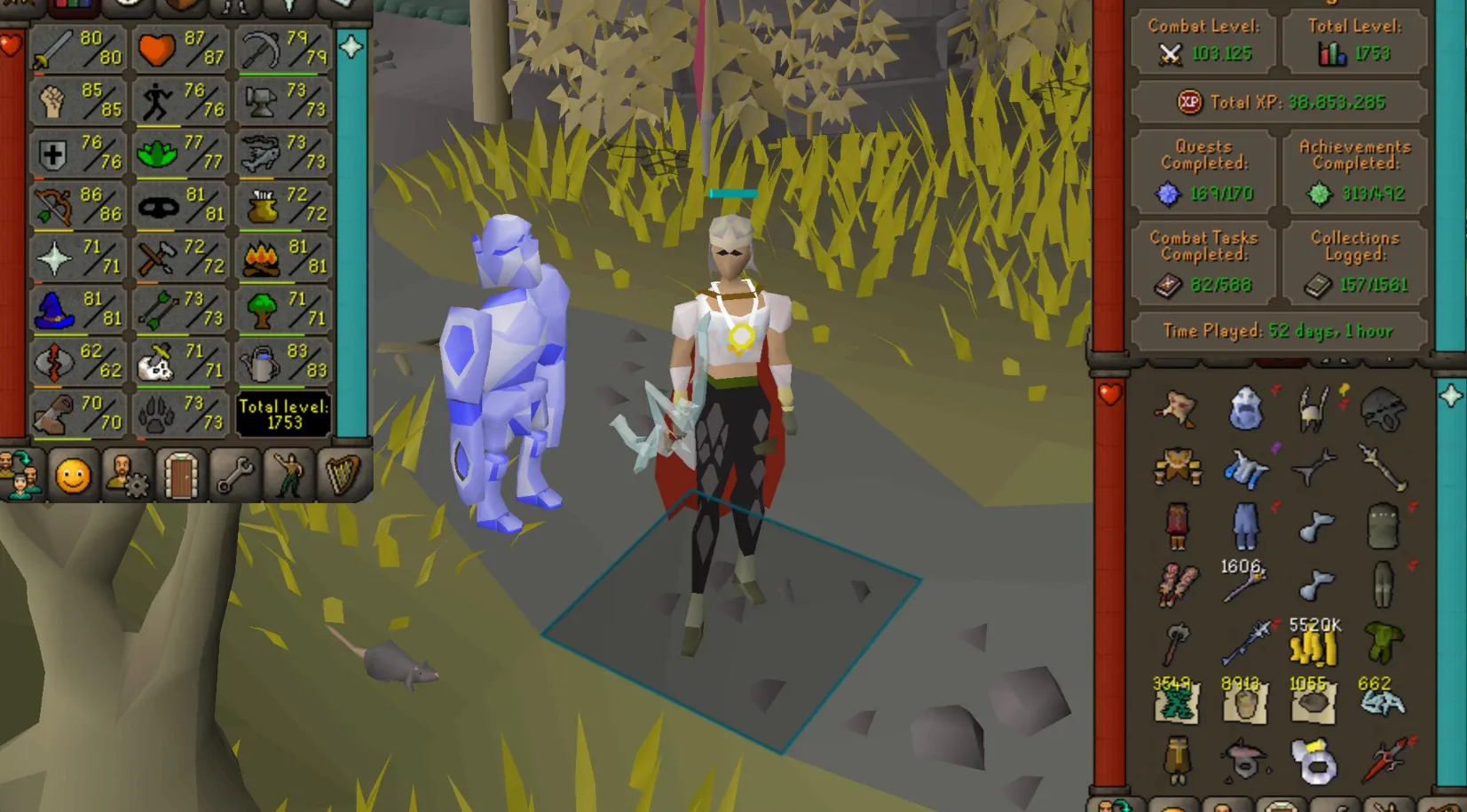Click the Quests Completed counter
This screenshot has width=1467, height=812.
pos(1204,170)
